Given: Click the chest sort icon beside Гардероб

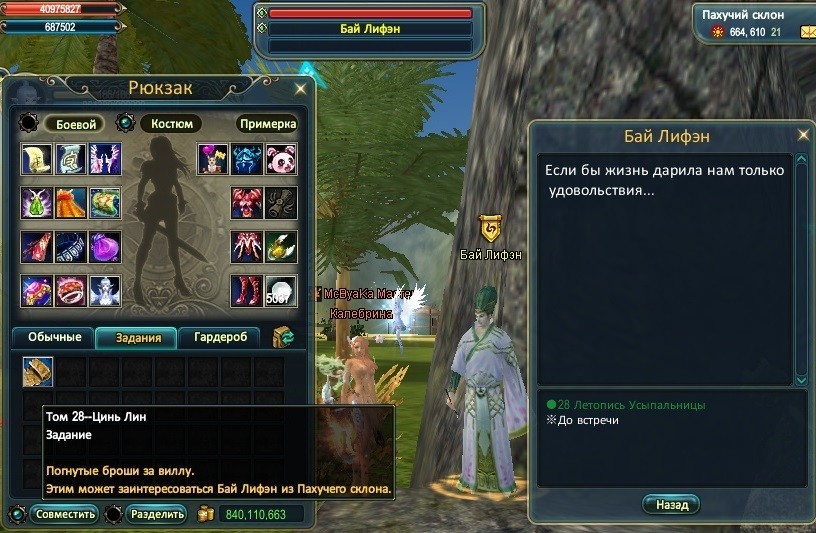Looking at the screenshot, I should pyautogui.click(x=285, y=338).
